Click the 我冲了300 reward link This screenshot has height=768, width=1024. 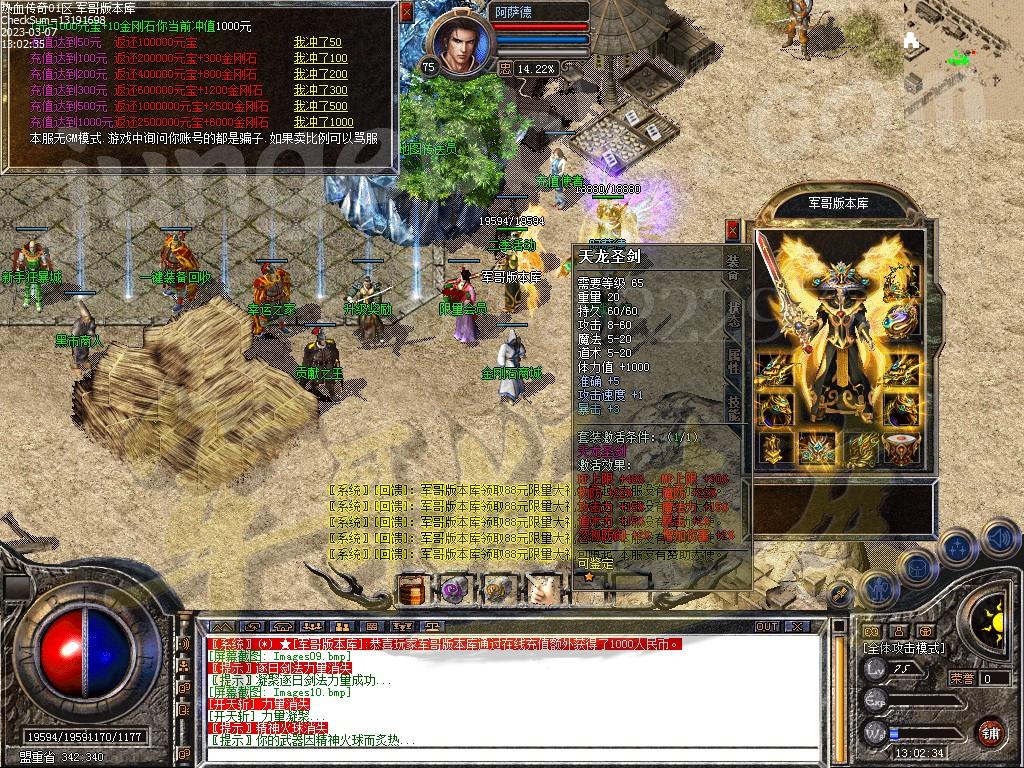point(320,90)
